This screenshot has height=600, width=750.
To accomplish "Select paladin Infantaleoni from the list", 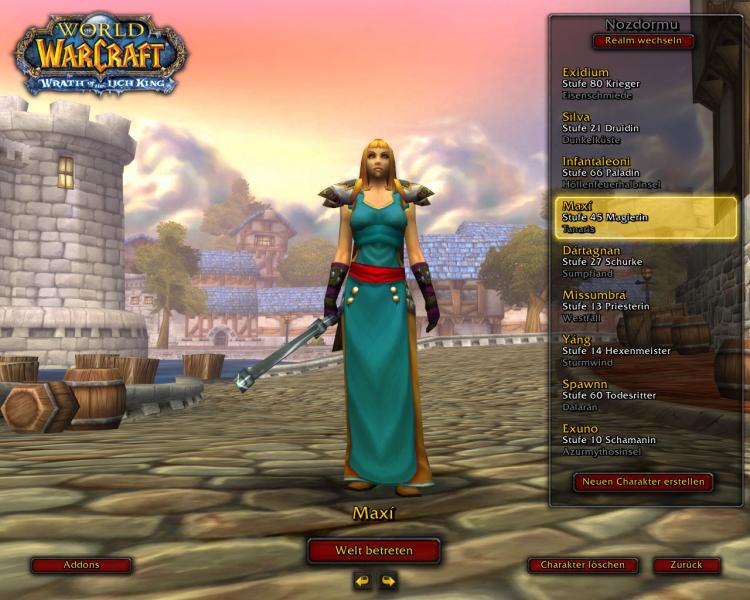I will 645,172.
